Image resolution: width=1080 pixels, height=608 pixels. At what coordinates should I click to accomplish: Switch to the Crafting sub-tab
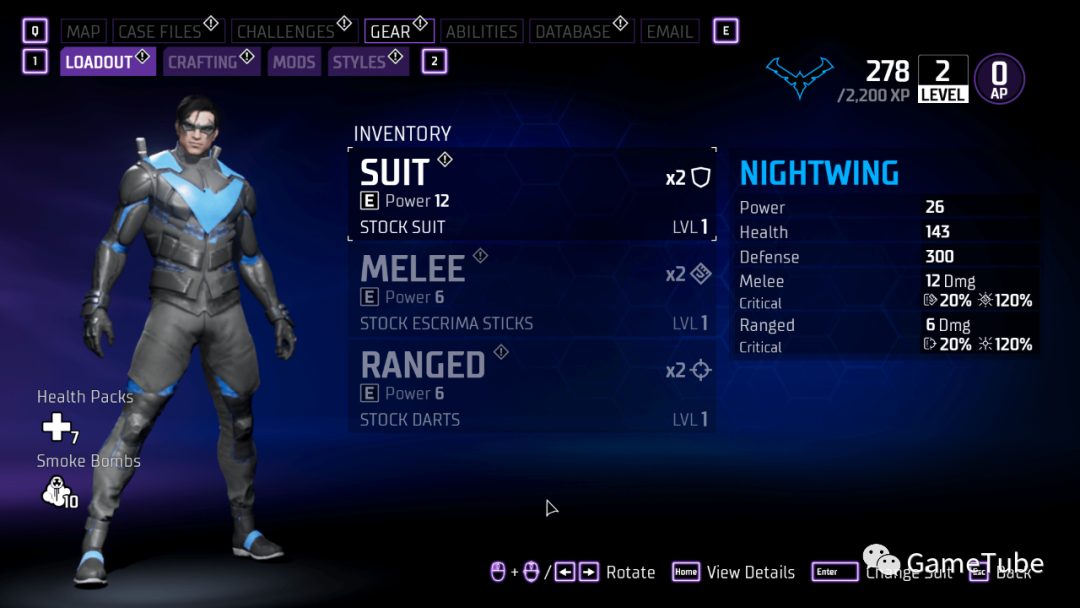[x=203, y=62]
